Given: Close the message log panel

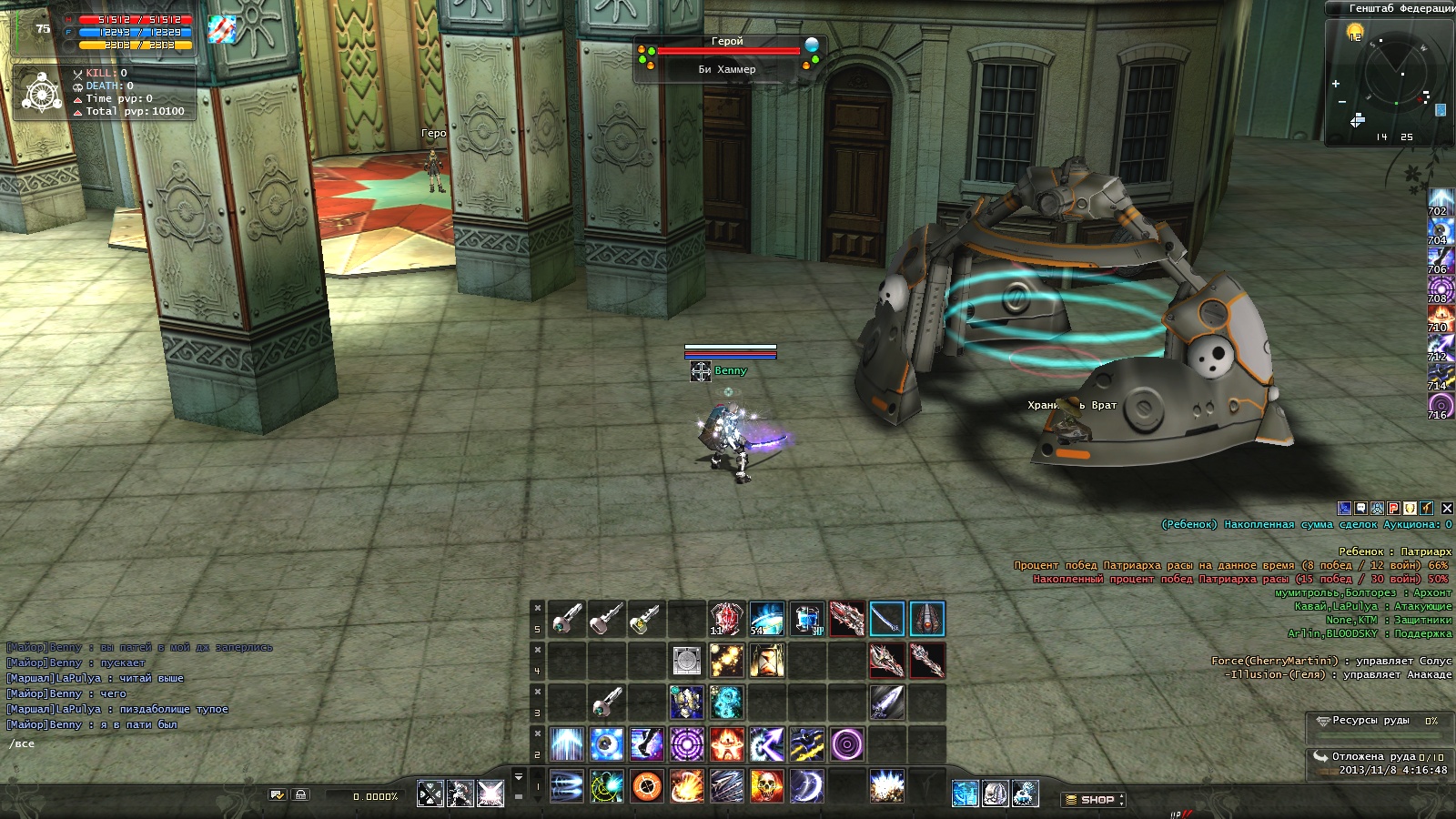Looking at the screenshot, I should click(1447, 509).
